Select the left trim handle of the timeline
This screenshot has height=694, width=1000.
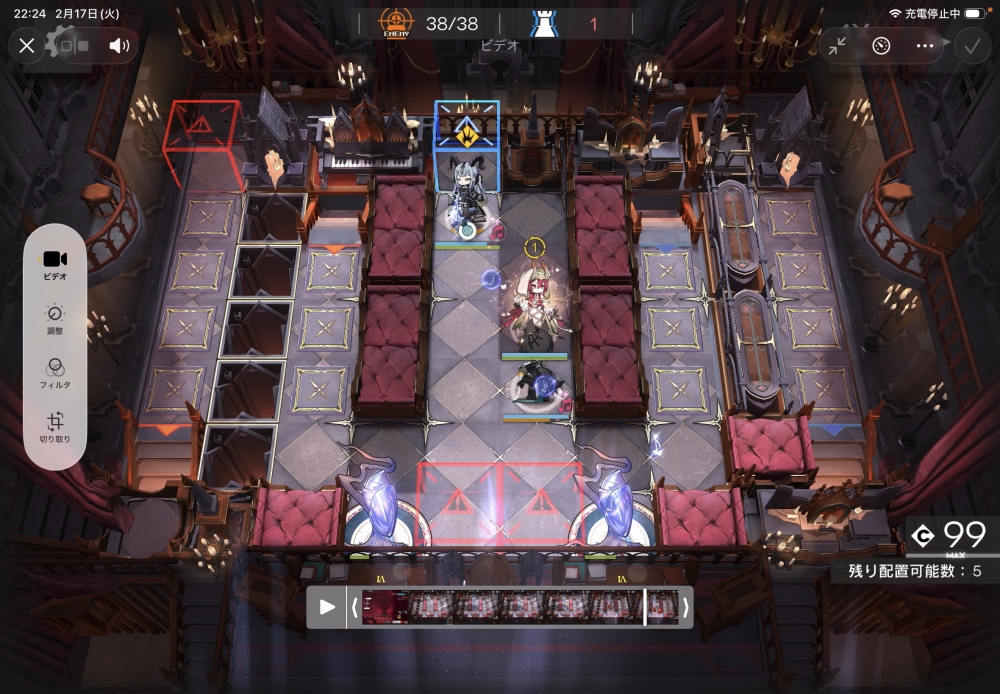pos(354,607)
